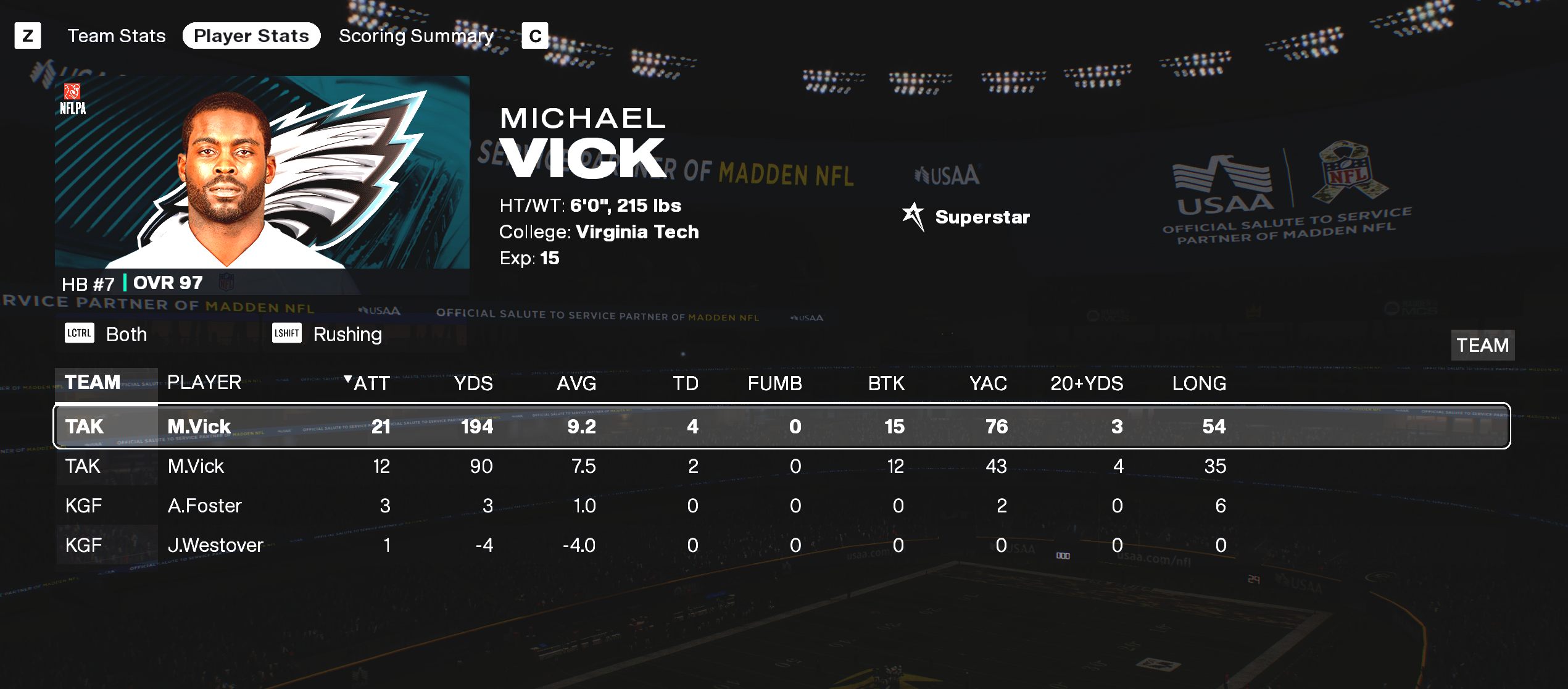Sort by the YAC column header
The width and height of the screenshot is (1568, 689).
click(988, 383)
